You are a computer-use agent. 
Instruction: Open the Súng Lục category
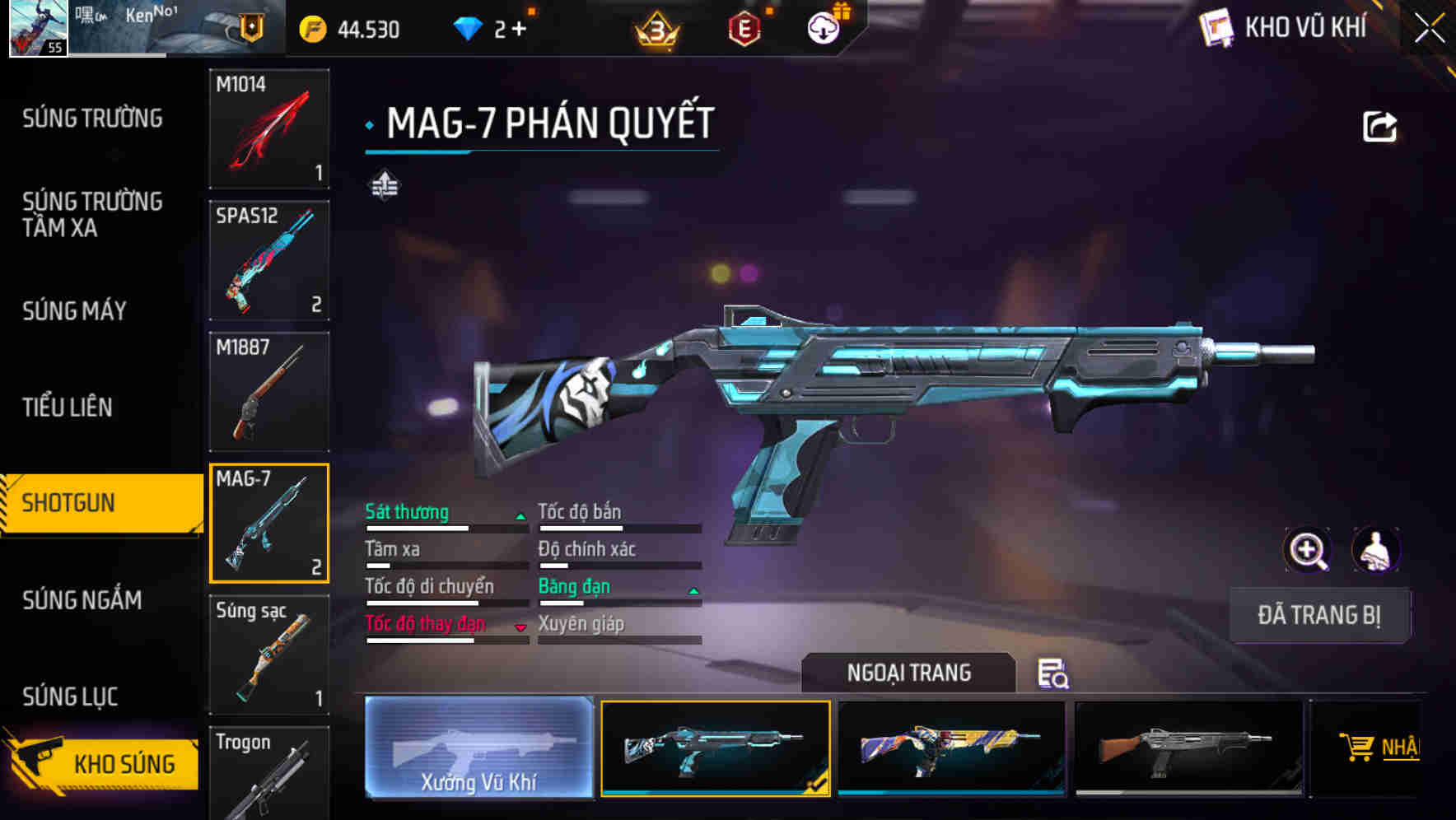70,697
